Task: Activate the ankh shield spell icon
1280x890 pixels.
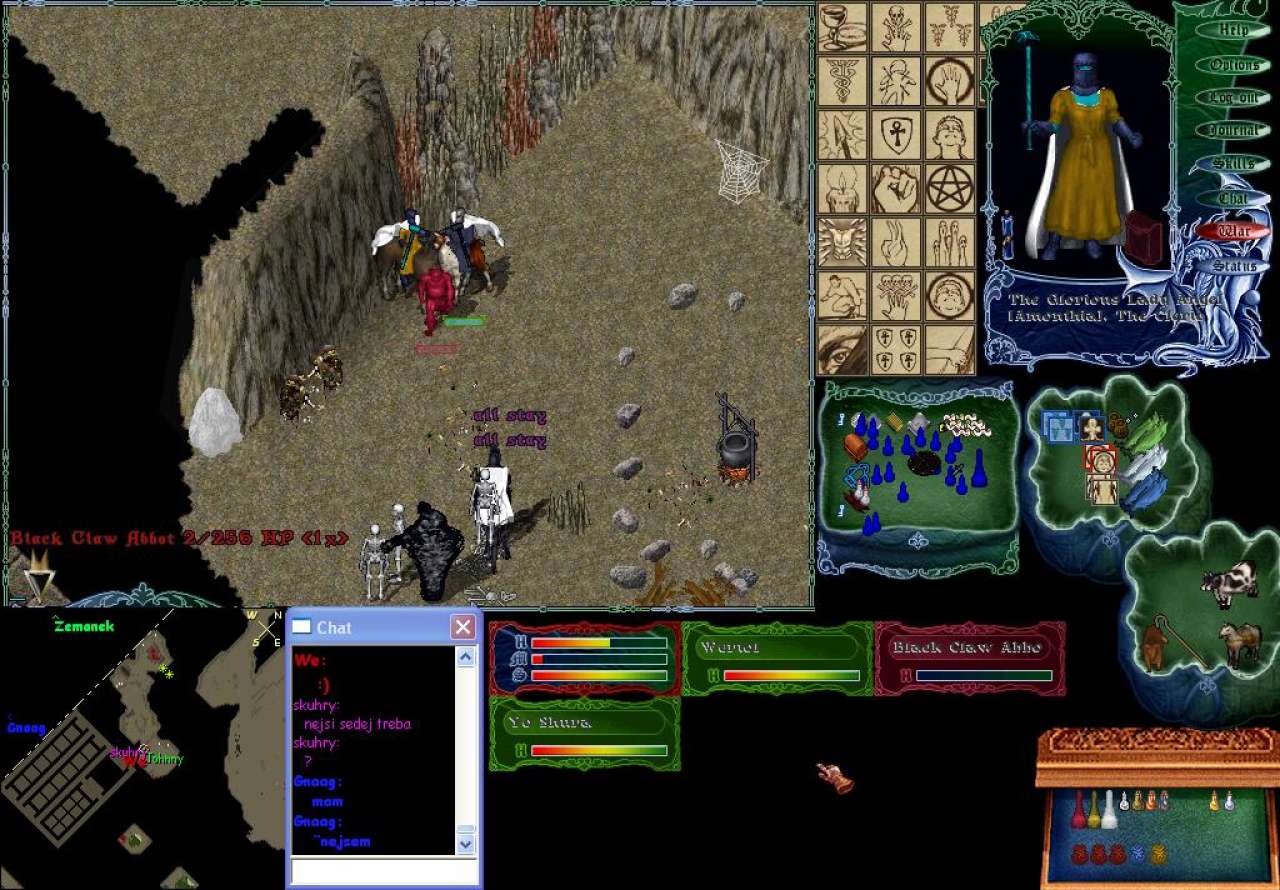Action: (x=896, y=134)
